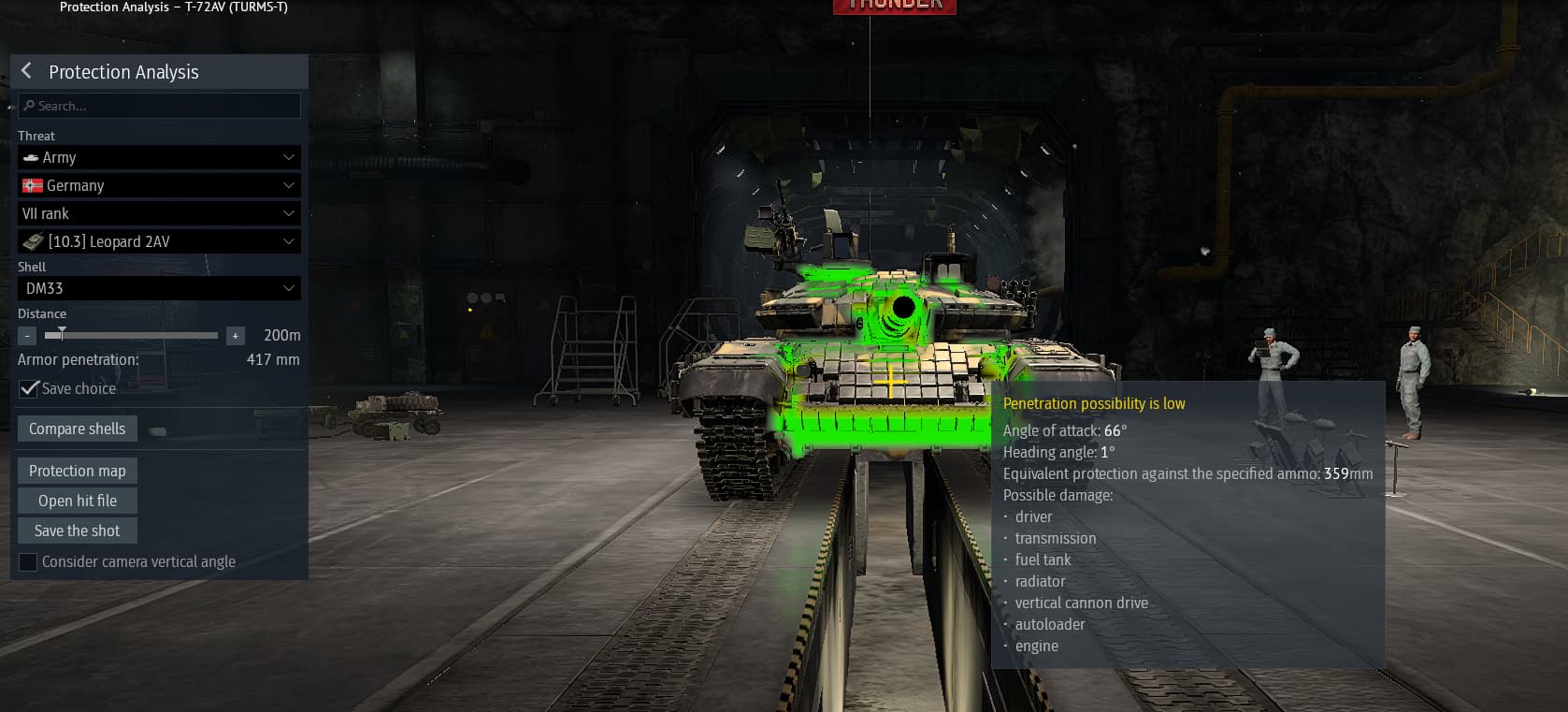Open the Leopard 2AV vehicle dropdown

click(x=159, y=241)
